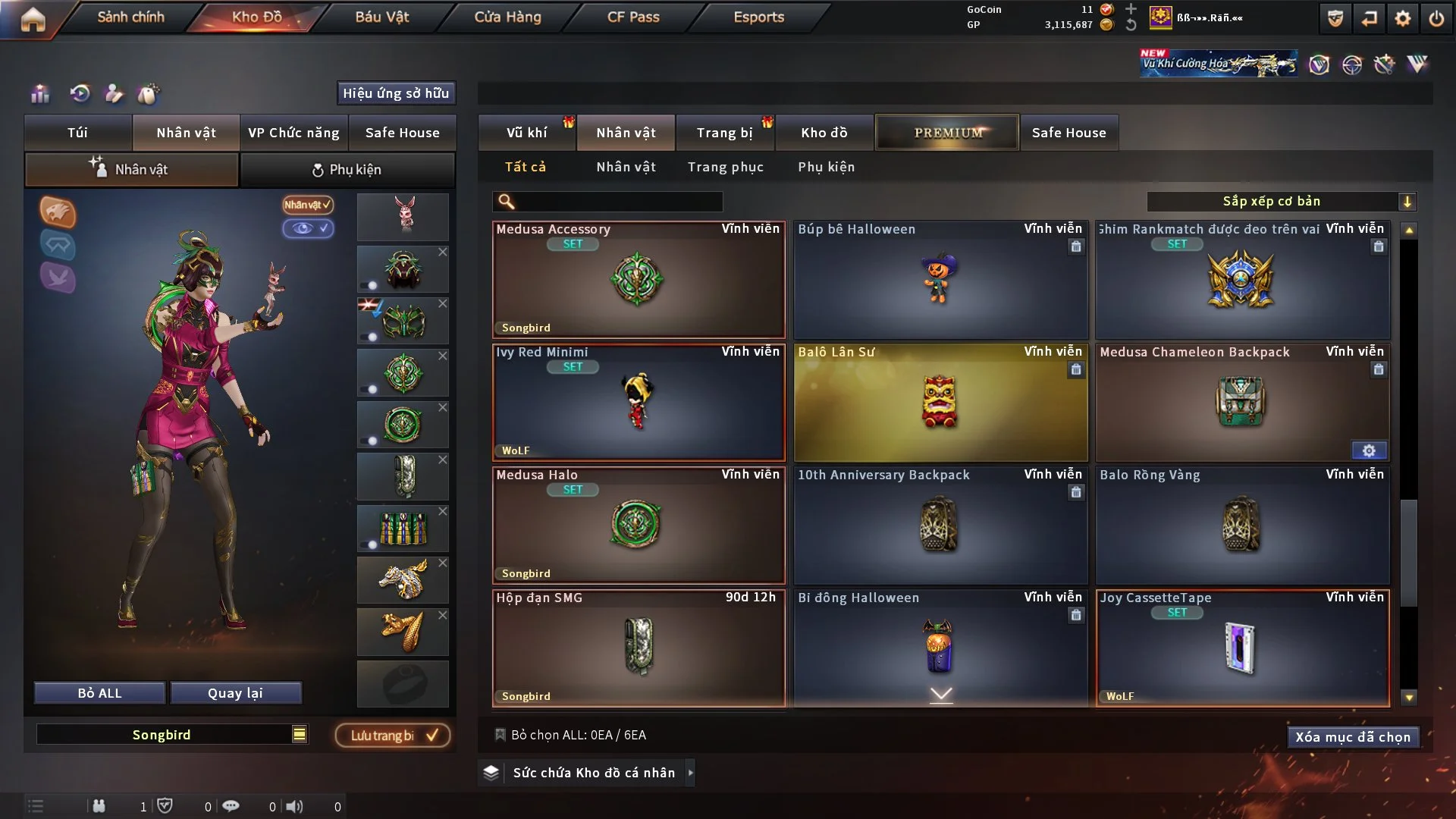Select the Trang phục filter
This screenshot has width=1456, height=819.
coord(725,167)
